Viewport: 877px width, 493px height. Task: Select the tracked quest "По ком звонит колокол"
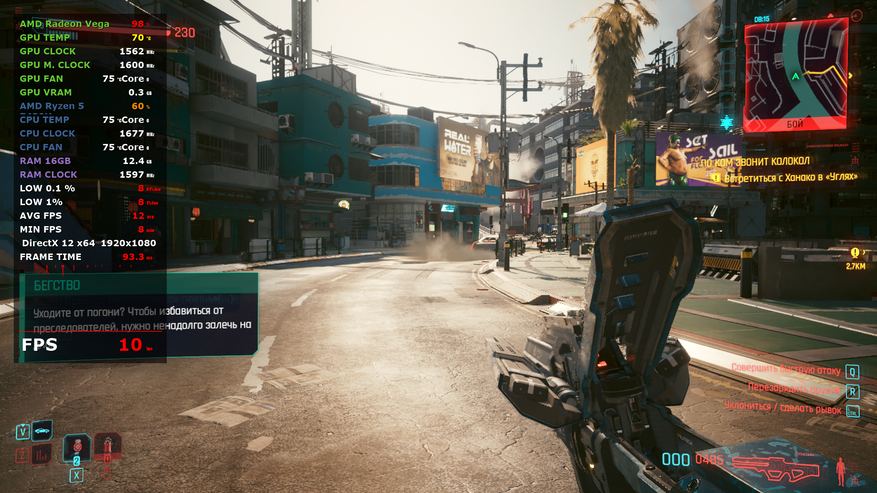click(x=756, y=160)
